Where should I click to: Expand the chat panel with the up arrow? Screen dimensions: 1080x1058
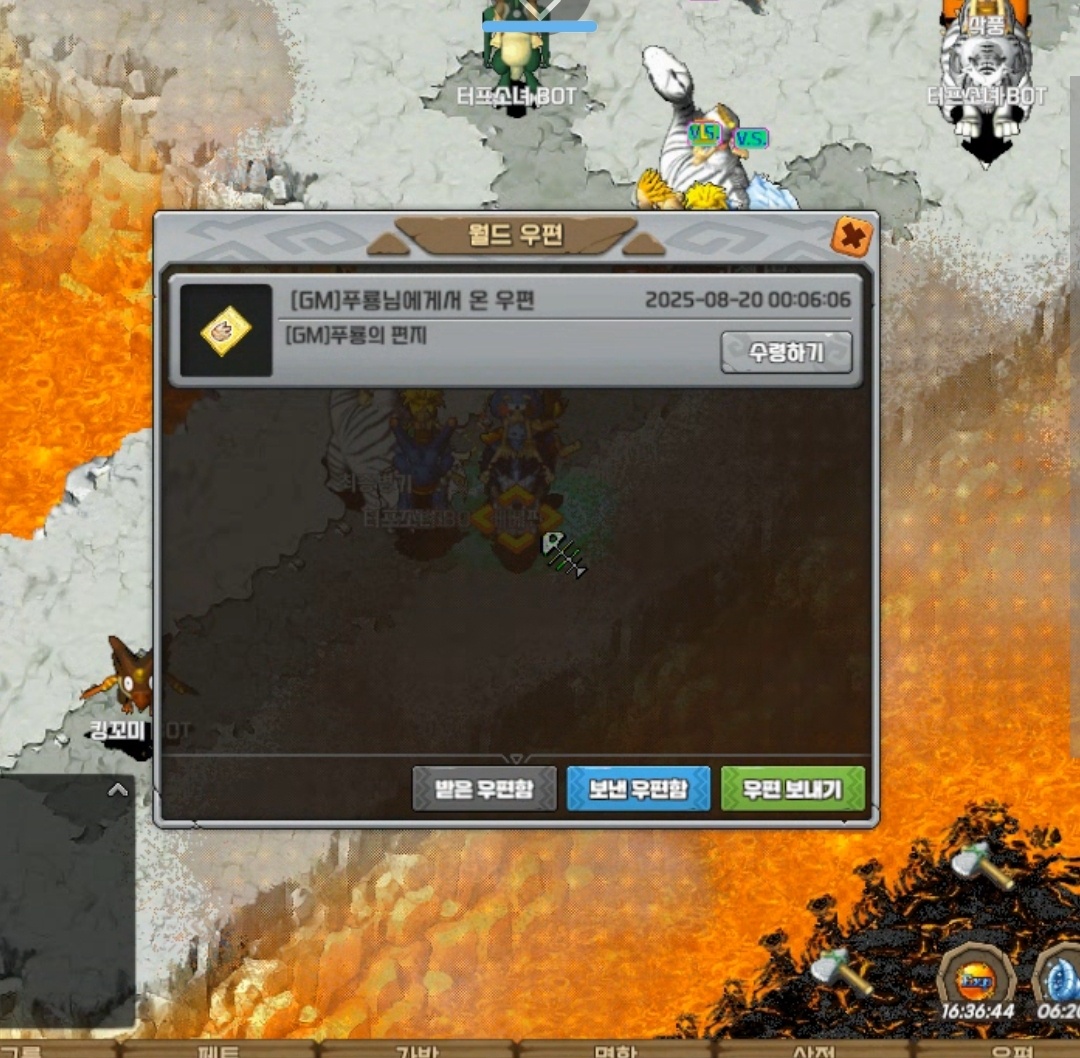pos(118,790)
